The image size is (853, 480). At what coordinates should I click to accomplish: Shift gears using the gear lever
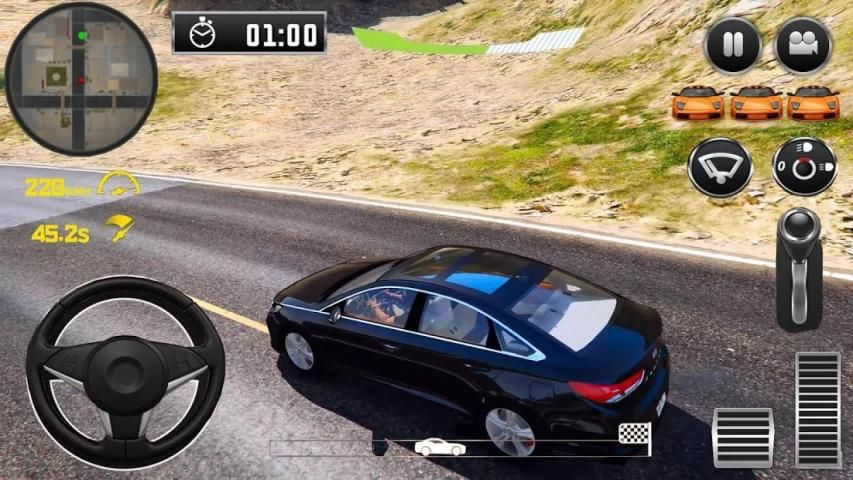tap(799, 268)
